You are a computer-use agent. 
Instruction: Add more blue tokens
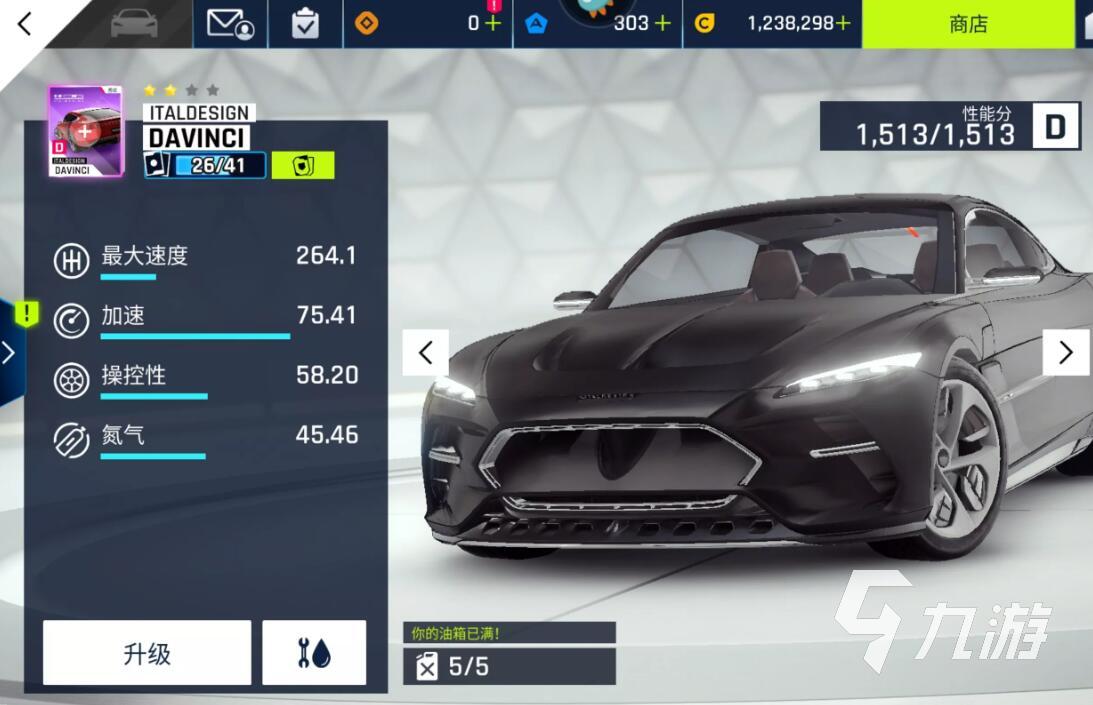pos(662,23)
